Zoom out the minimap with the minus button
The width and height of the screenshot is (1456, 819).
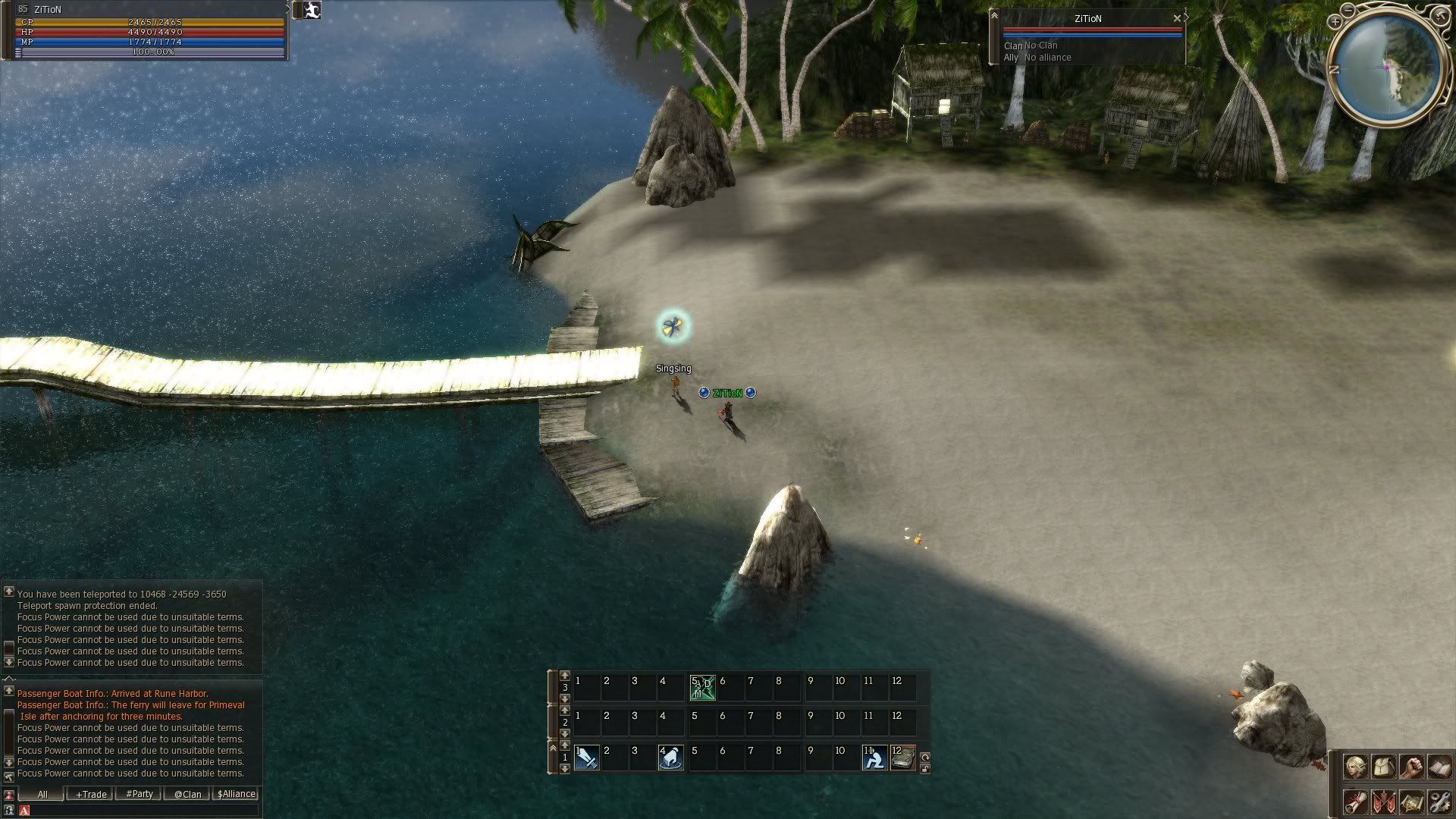[1347, 10]
